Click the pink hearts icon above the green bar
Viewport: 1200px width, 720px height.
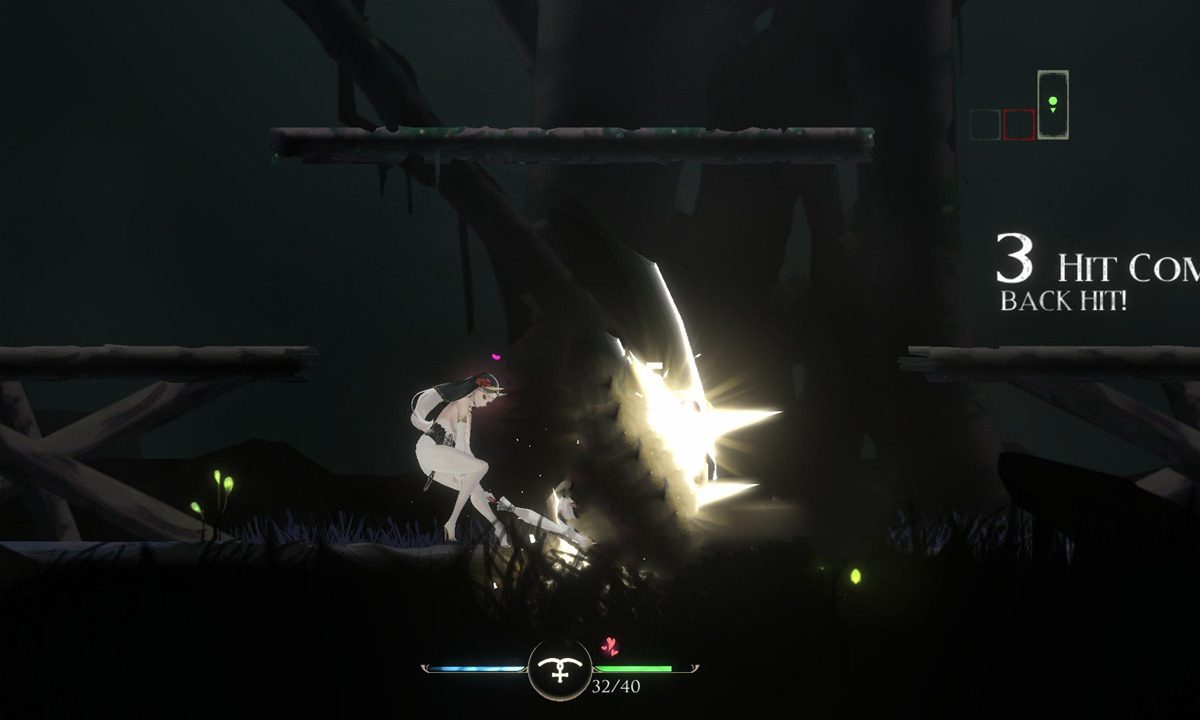tap(609, 646)
